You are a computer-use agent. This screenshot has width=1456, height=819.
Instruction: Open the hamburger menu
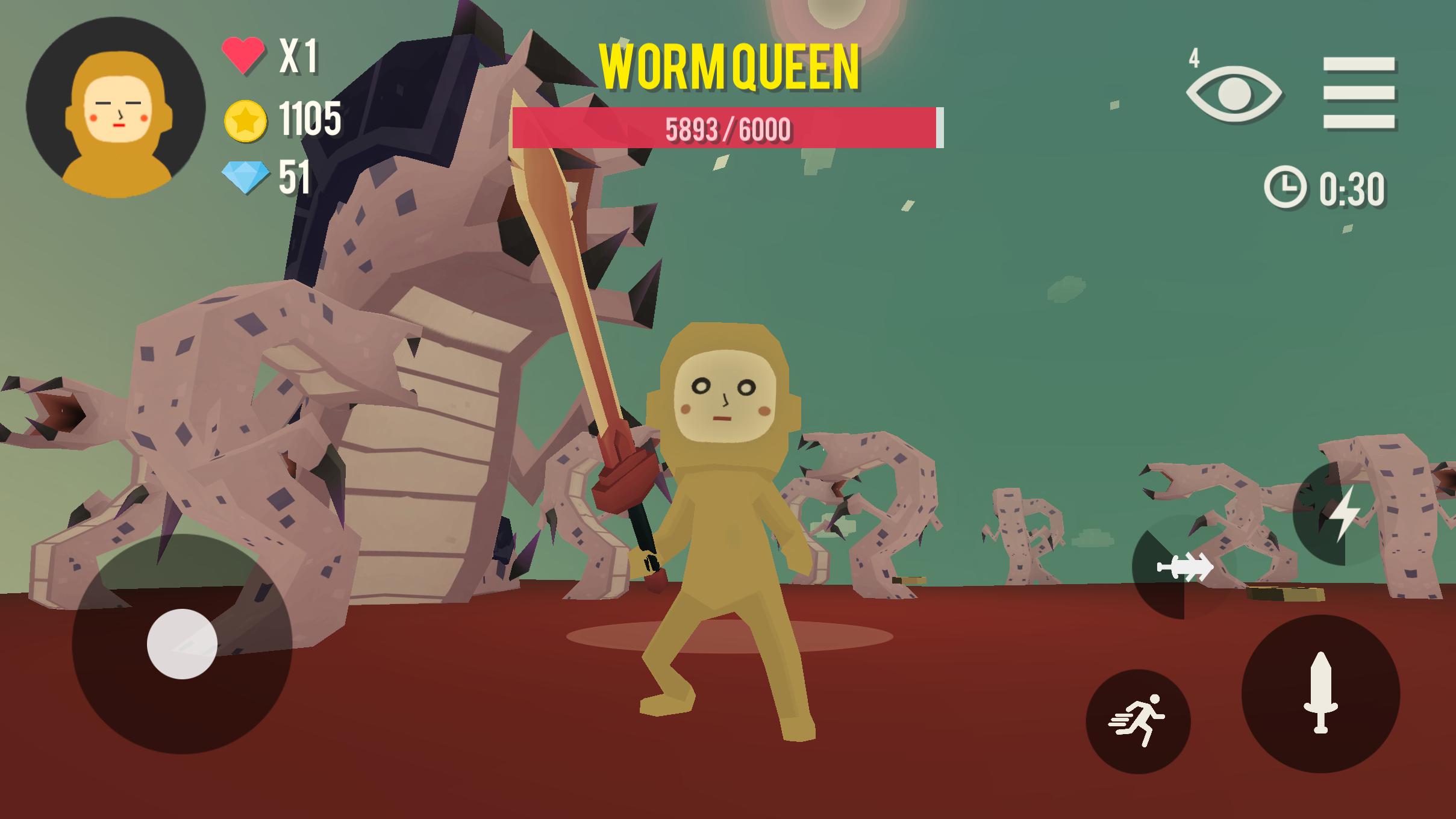(1358, 93)
